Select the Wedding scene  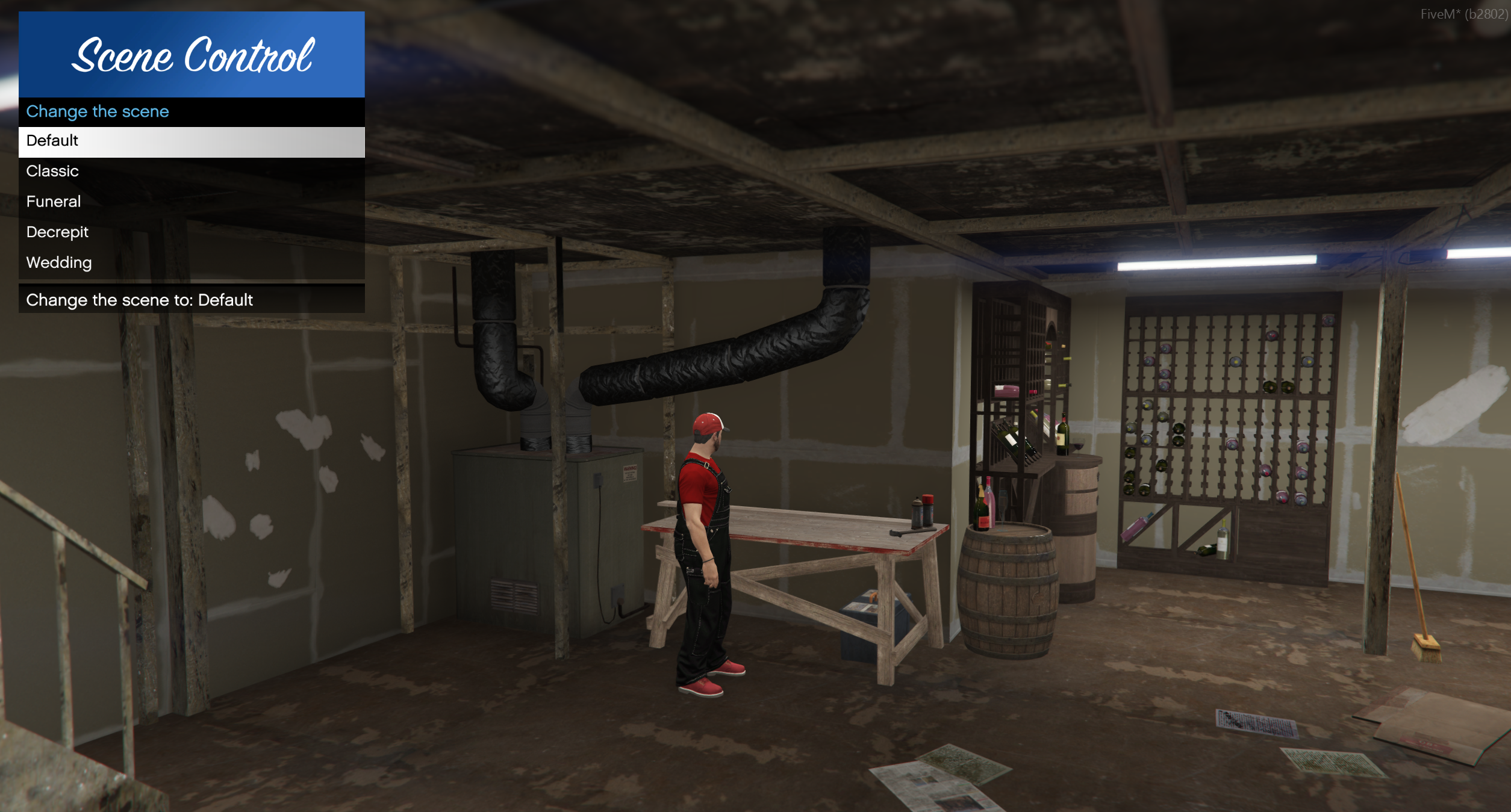coord(191,263)
